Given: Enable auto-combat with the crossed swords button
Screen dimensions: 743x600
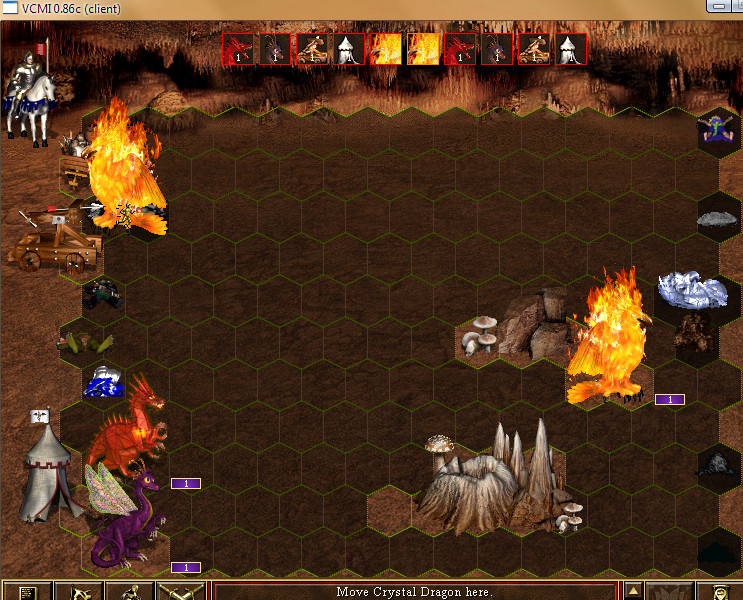Looking at the screenshot, I should 181,592.
